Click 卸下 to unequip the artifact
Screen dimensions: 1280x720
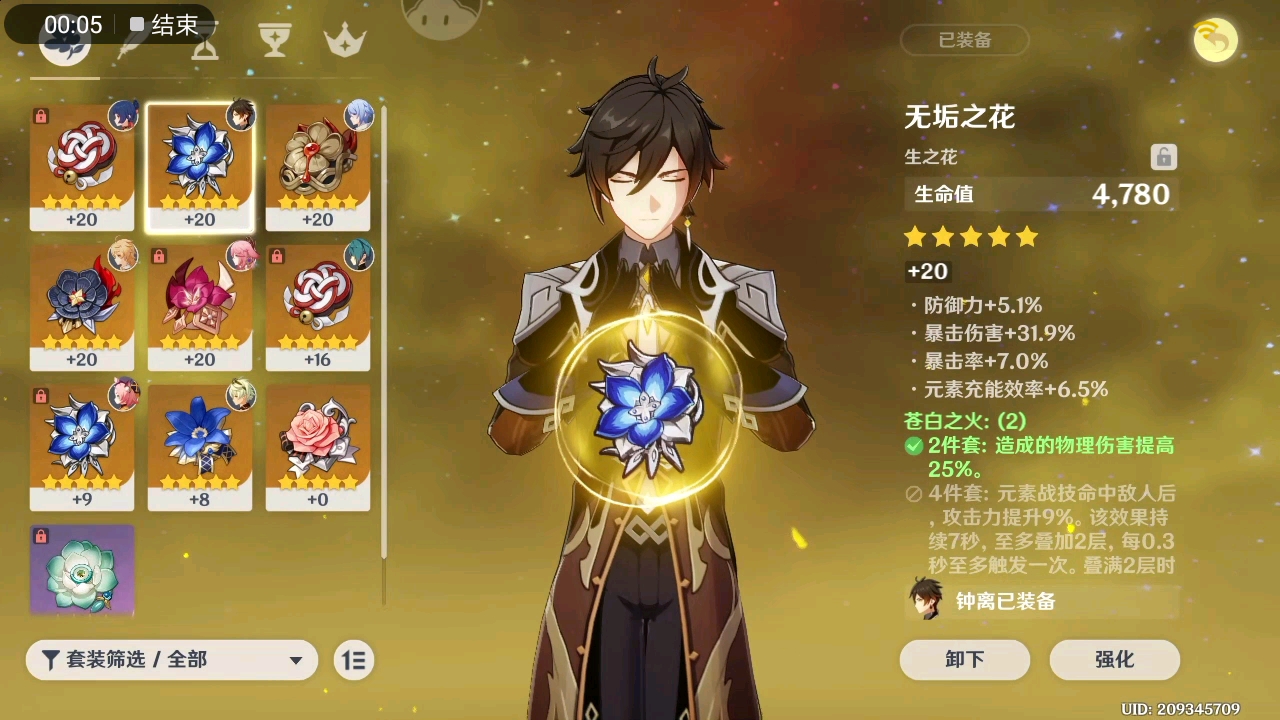pos(963,660)
